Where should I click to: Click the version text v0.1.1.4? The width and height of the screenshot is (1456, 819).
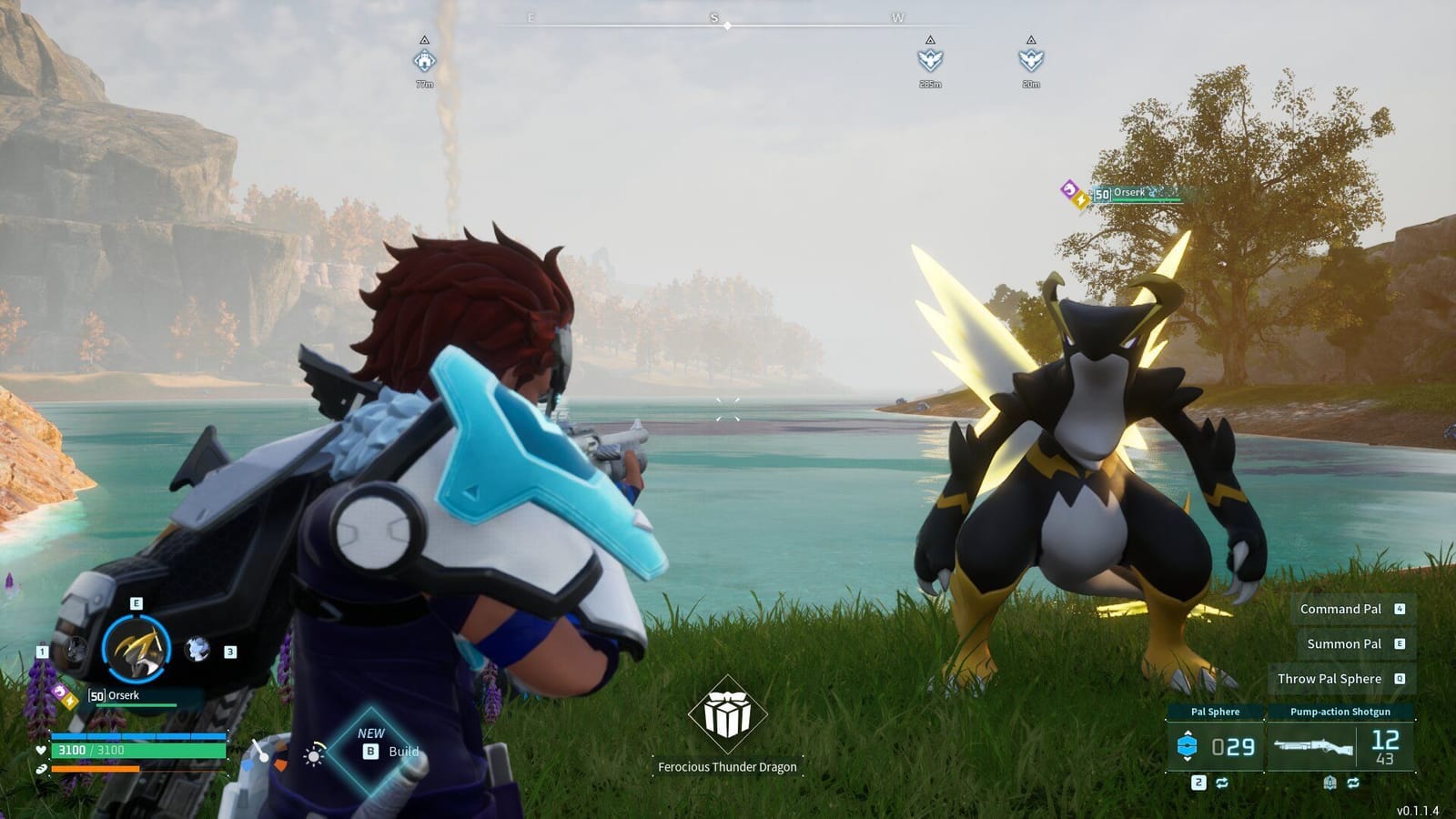(x=1418, y=810)
